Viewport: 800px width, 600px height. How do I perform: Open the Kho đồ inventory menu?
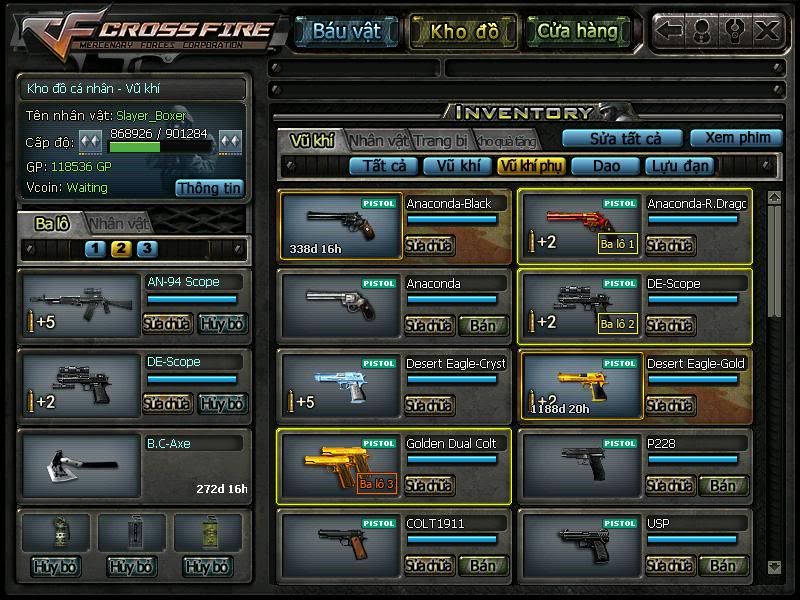(x=464, y=31)
